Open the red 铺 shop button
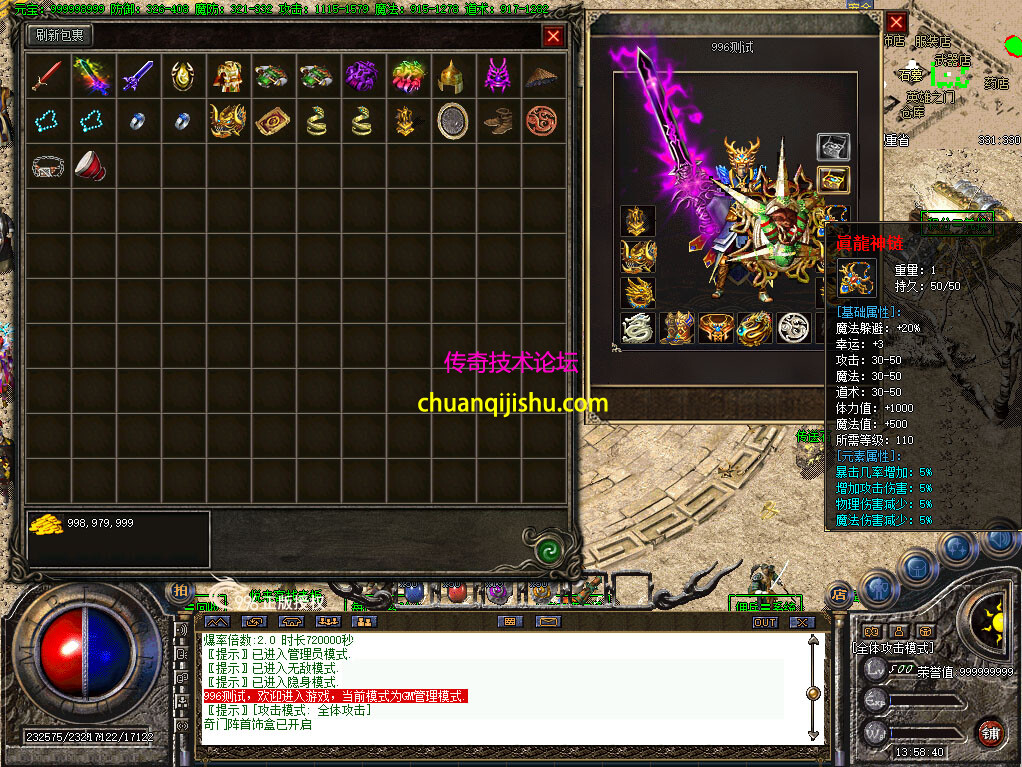This screenshot has width=1022, height=767. (990, 732)
